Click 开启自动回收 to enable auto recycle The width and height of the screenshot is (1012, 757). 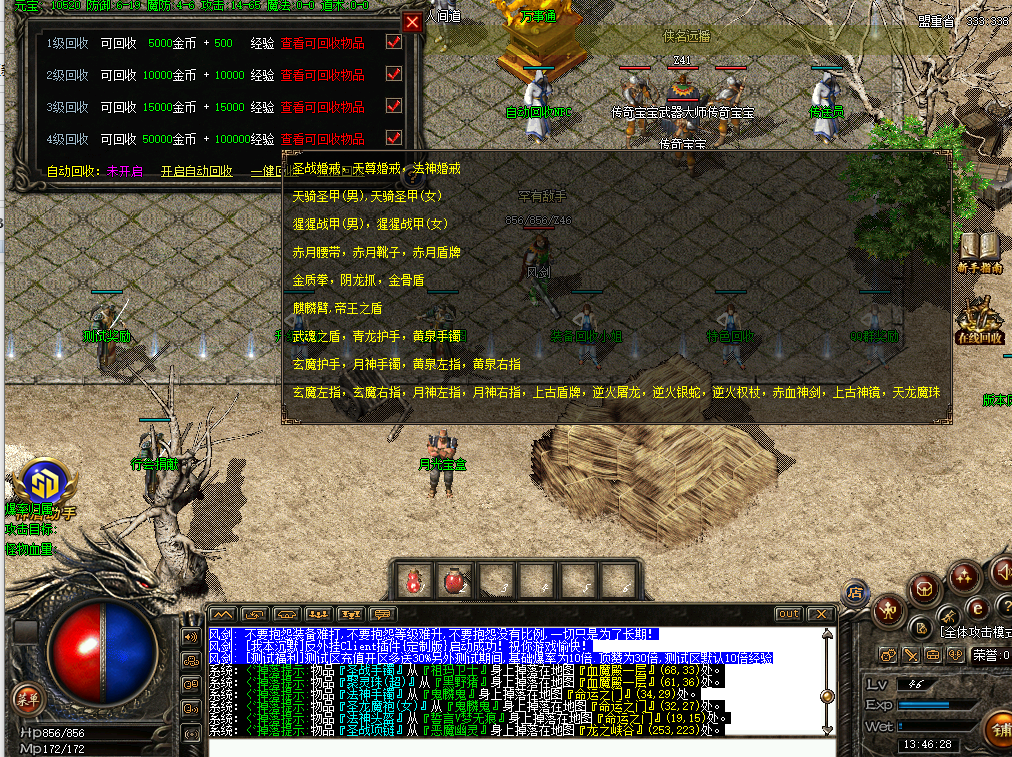pyautogui.click(x=197, y=171)
